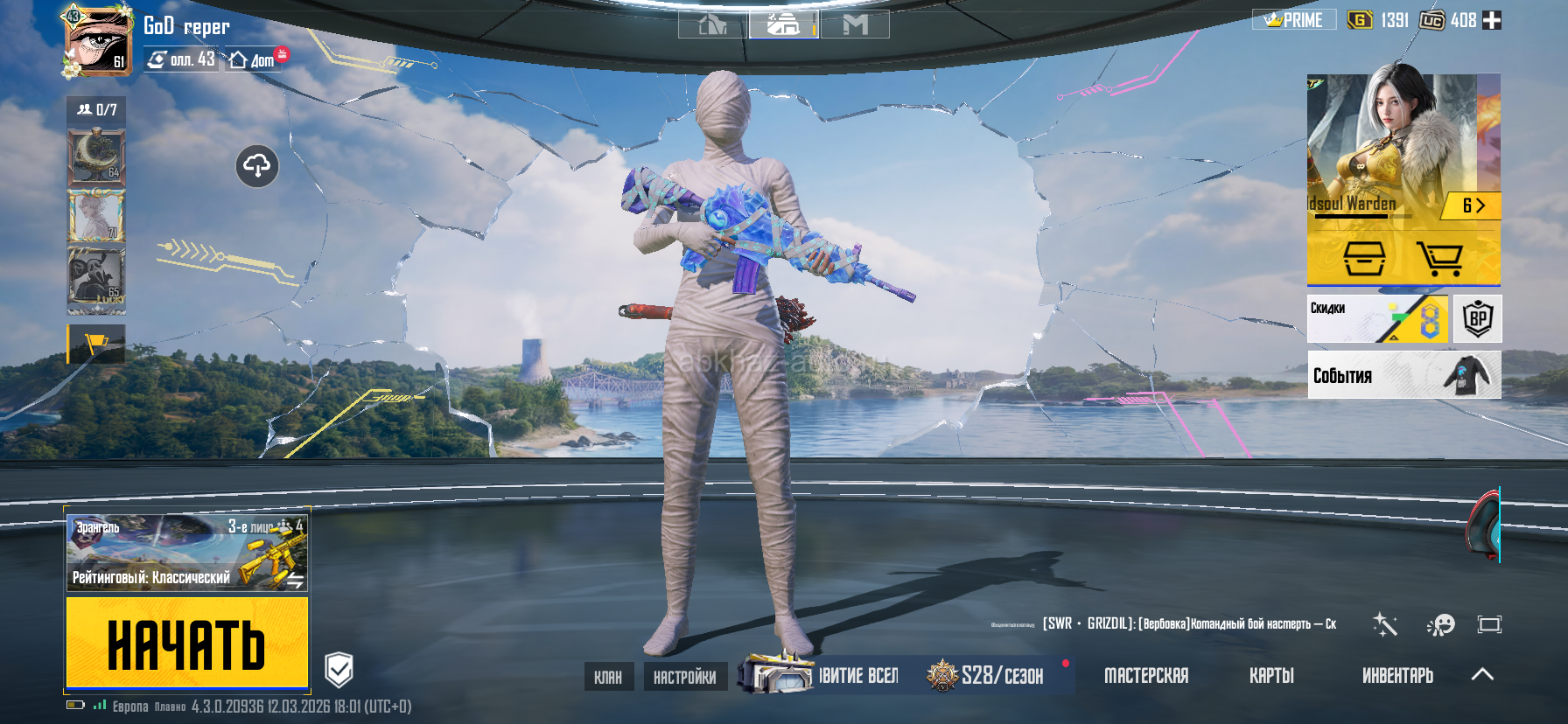This screenshot has width=1568, height=724.
Task: Open the Скидки discounts banner
Action: [x=1377, y=319]
